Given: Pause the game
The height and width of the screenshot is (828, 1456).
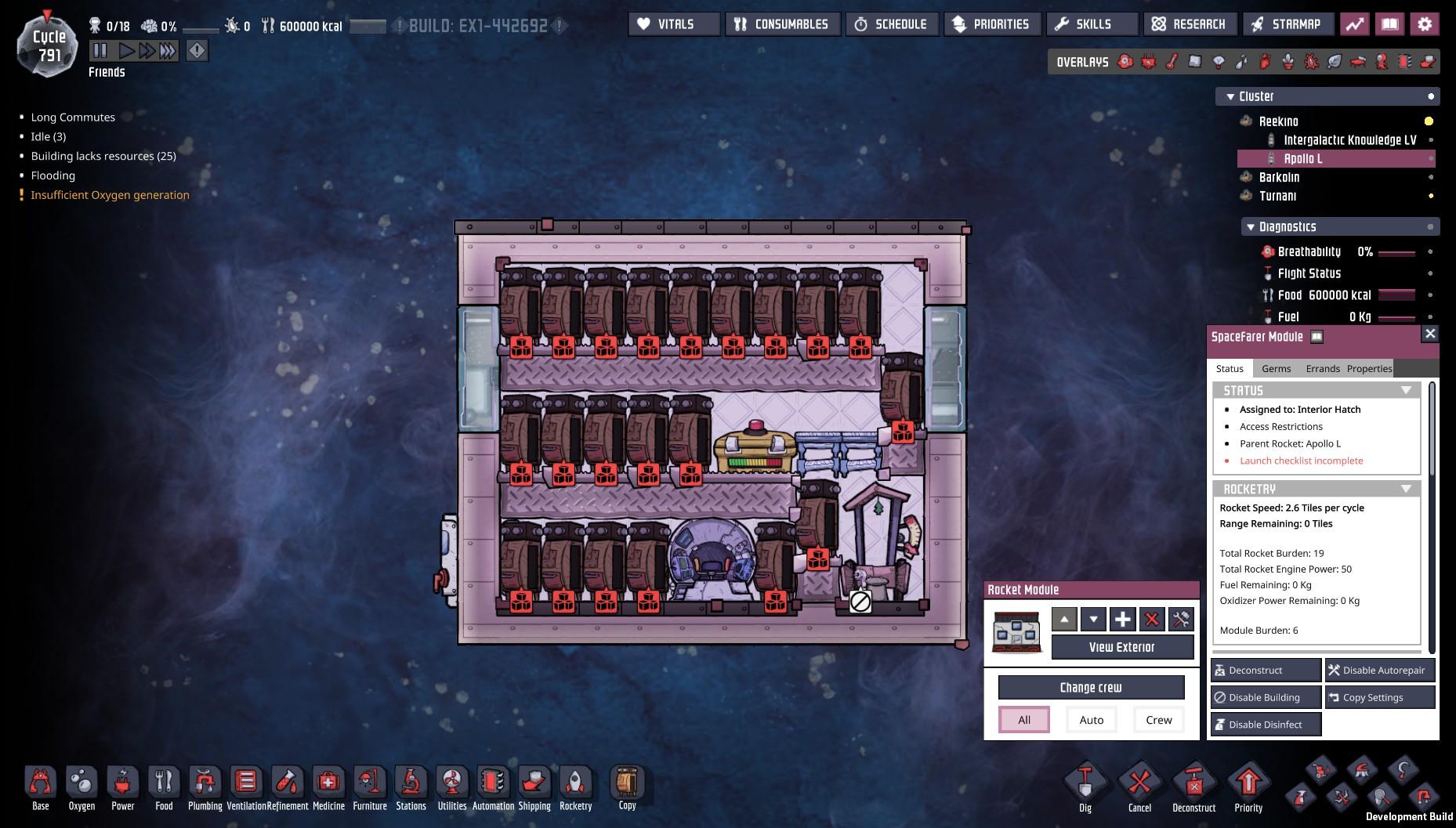Looking at the screenshot, I should [100, 51].
